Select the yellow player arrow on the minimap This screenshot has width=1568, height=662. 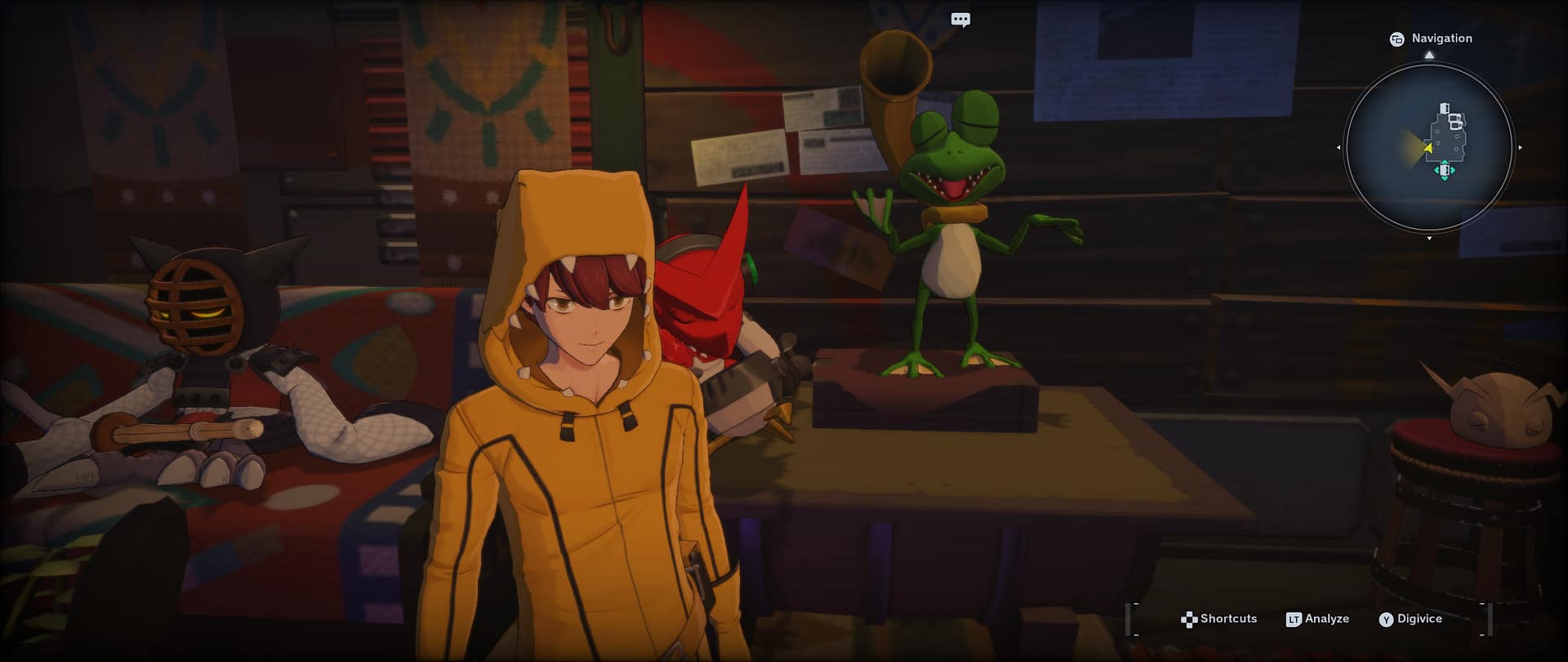point(1428,147)
